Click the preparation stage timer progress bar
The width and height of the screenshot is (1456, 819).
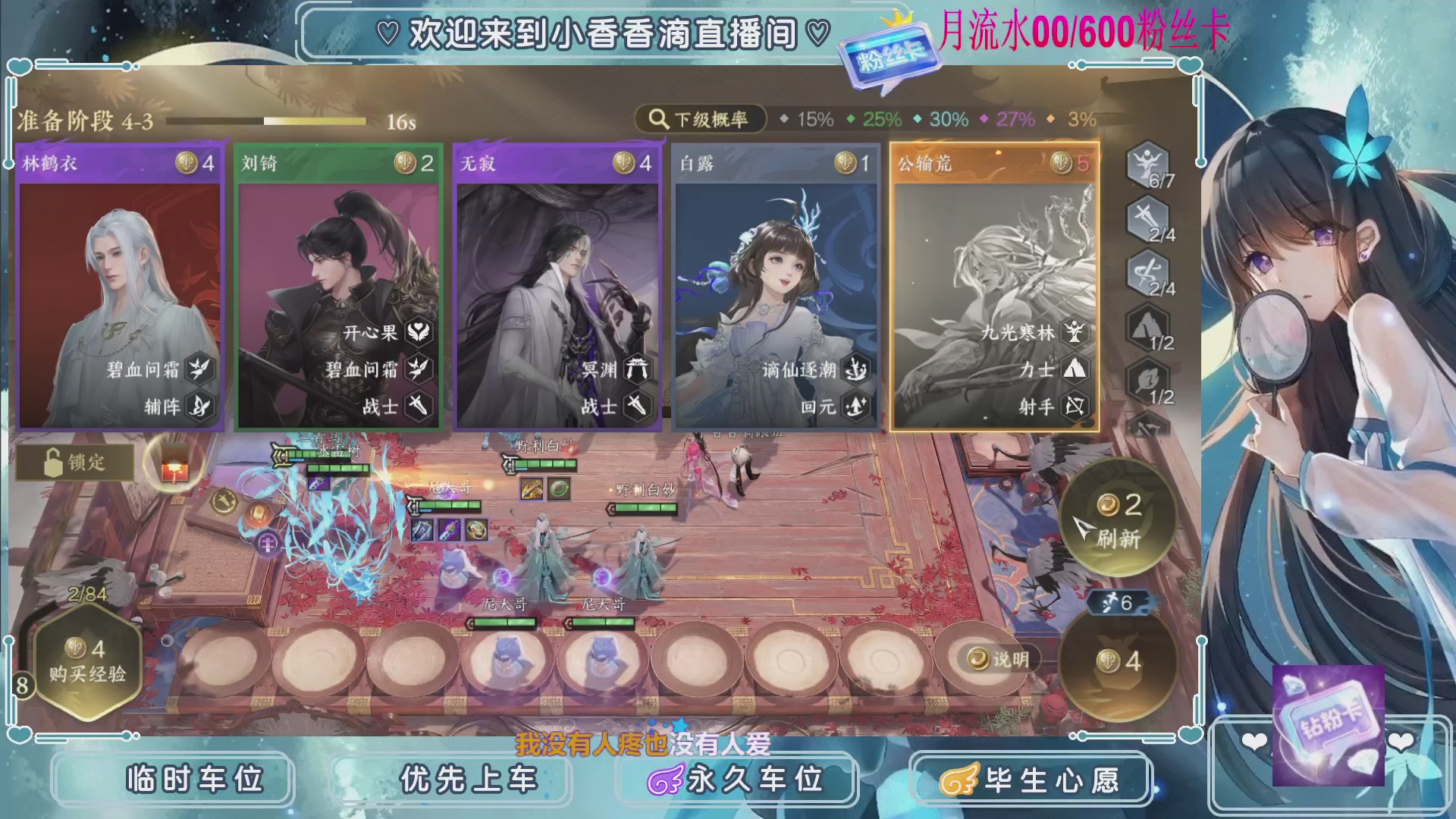tap(265, 121)
